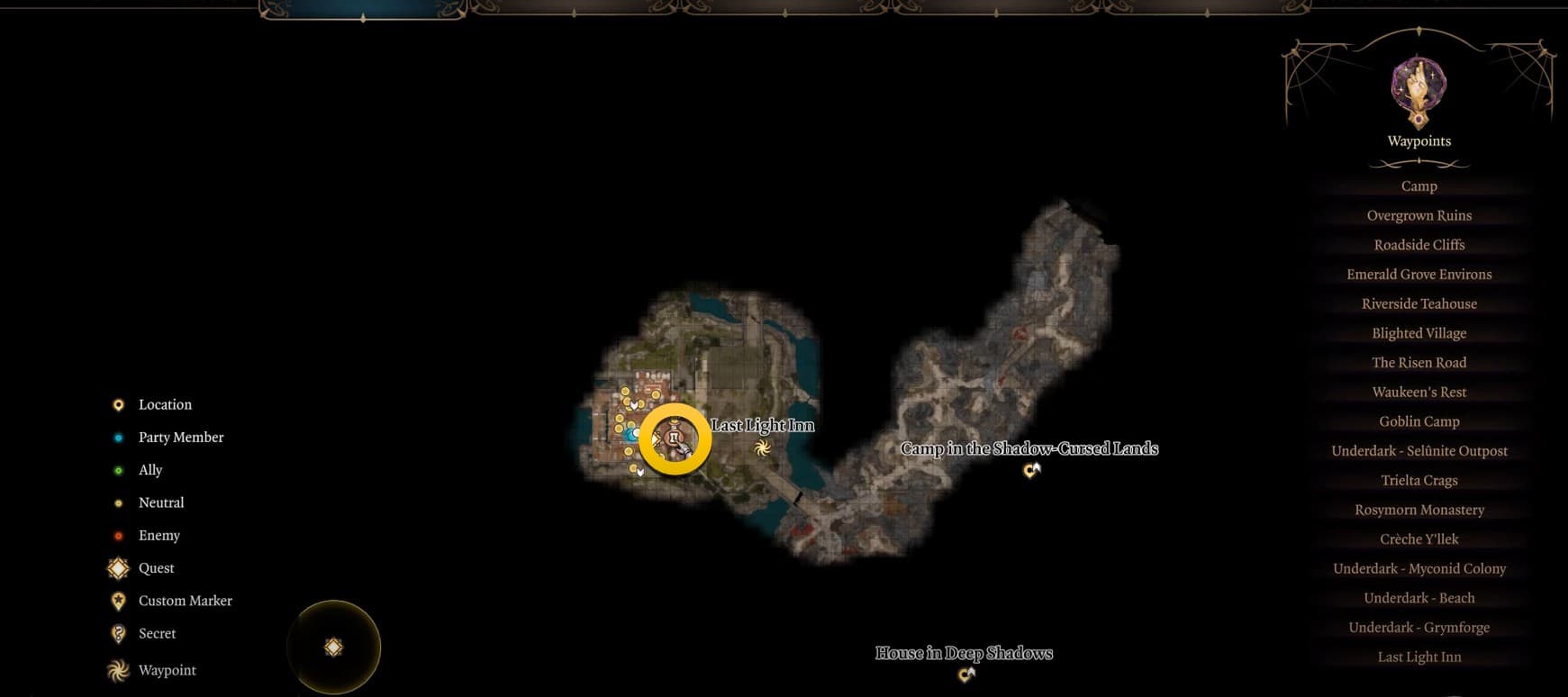Click the Waypoint swirl icon in the legend
The image size is (1568, 697).
(118, 669)
